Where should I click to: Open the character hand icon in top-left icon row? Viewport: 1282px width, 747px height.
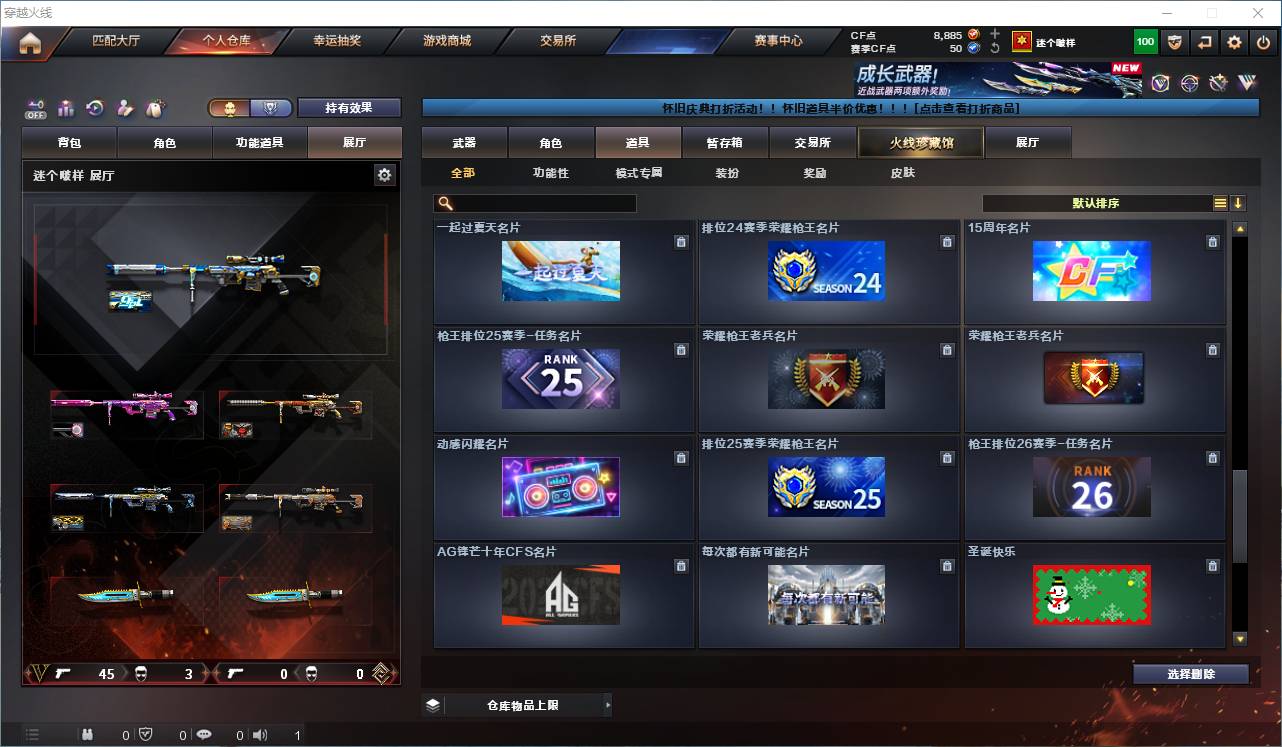(x=125, y=107)
